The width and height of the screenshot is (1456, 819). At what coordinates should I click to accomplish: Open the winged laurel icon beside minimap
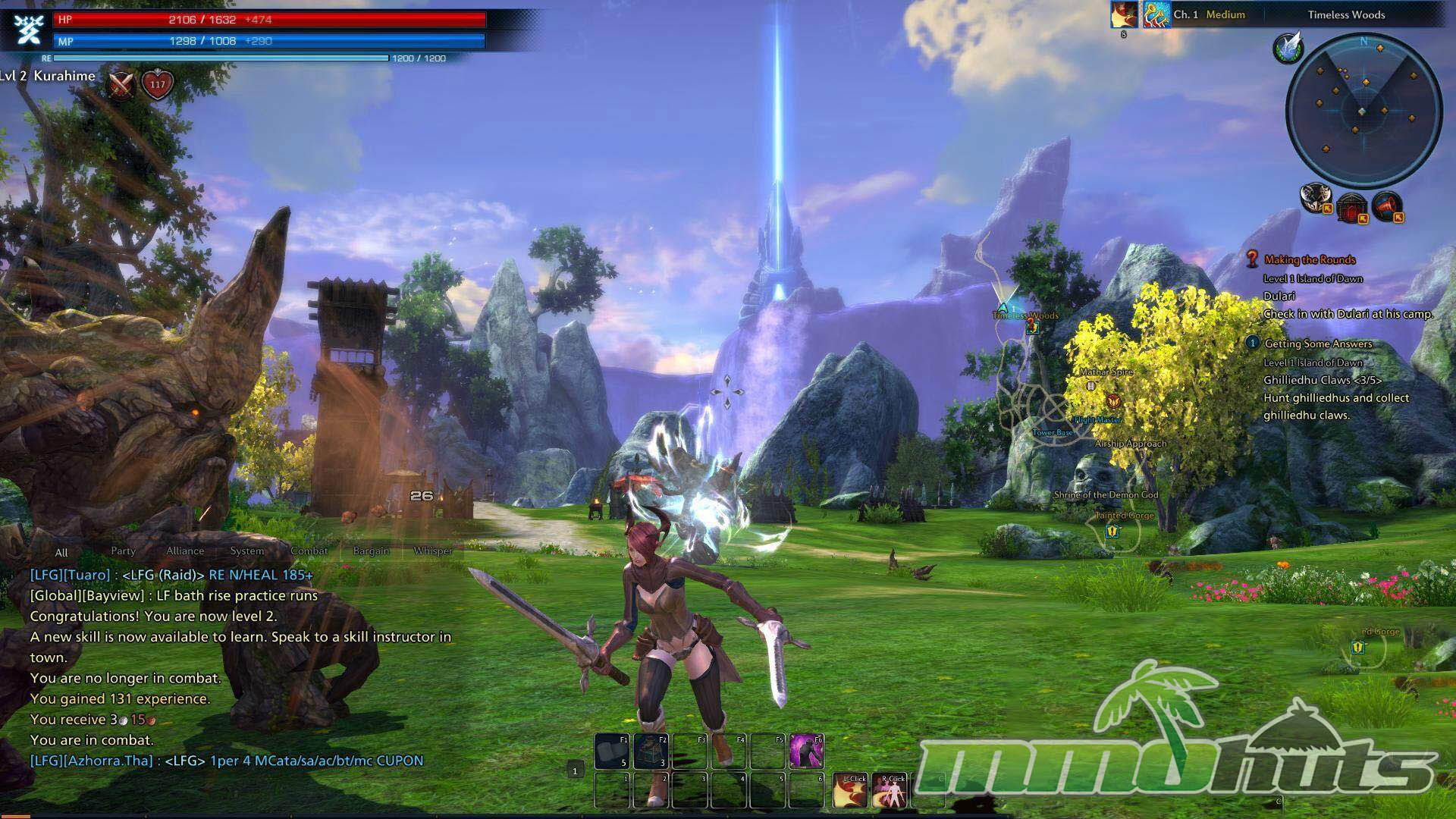[1288, 48]
